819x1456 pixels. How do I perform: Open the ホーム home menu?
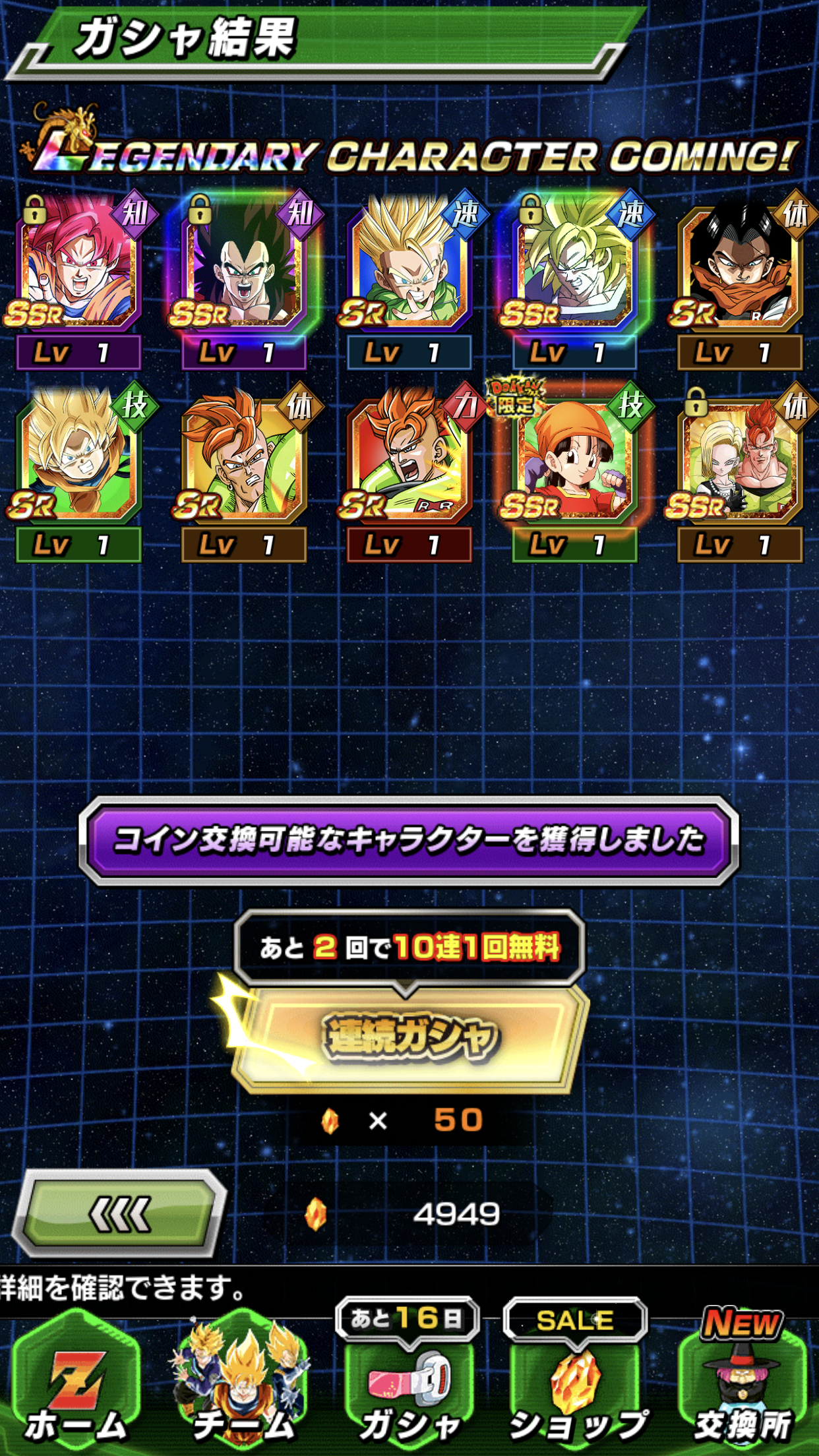[76, 1385]
